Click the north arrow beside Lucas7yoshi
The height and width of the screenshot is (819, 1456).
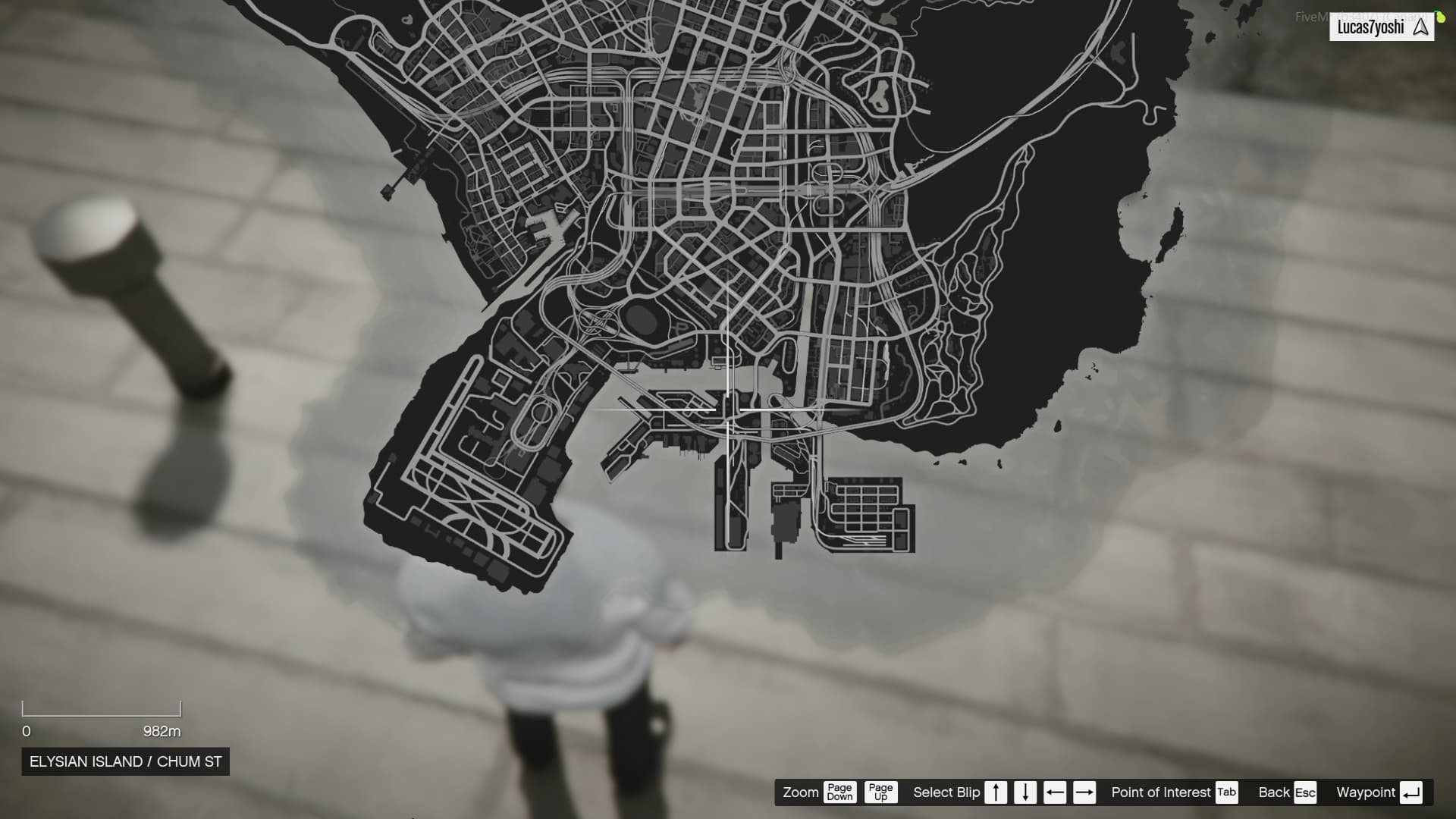click(1421, 27)
